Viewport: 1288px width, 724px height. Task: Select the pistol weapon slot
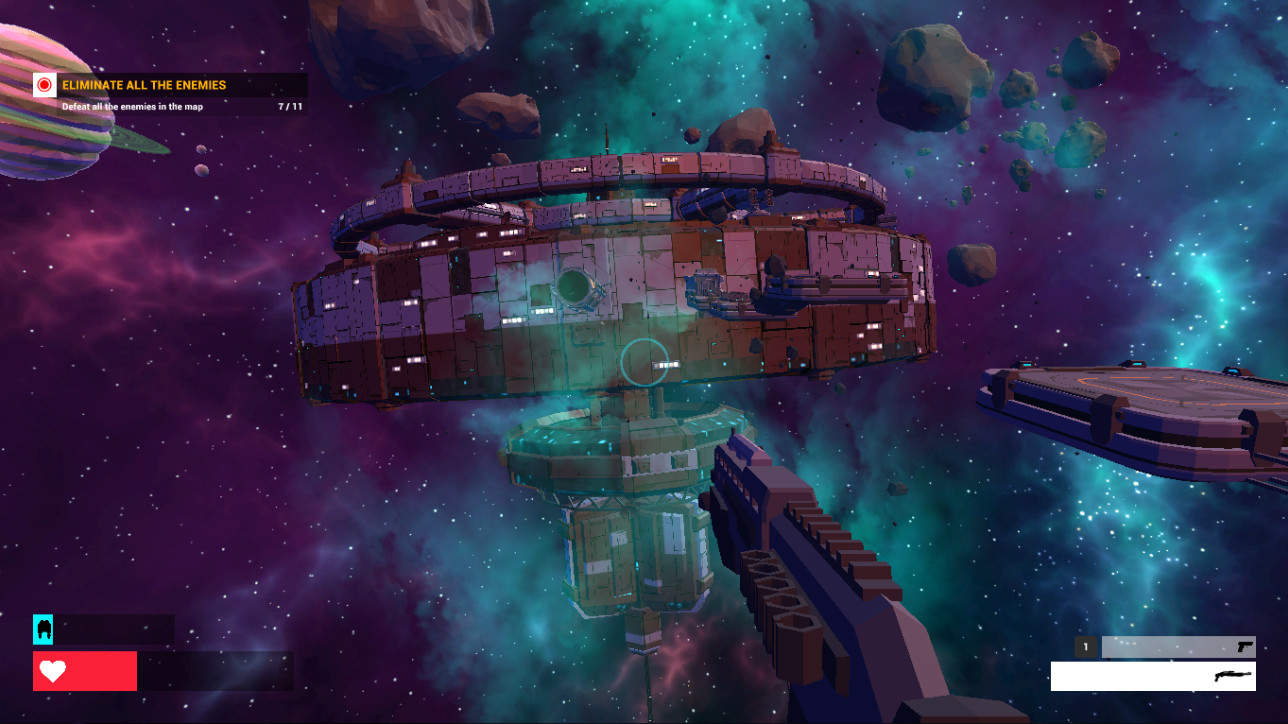pyautogui.click(x=1177, y=647)
